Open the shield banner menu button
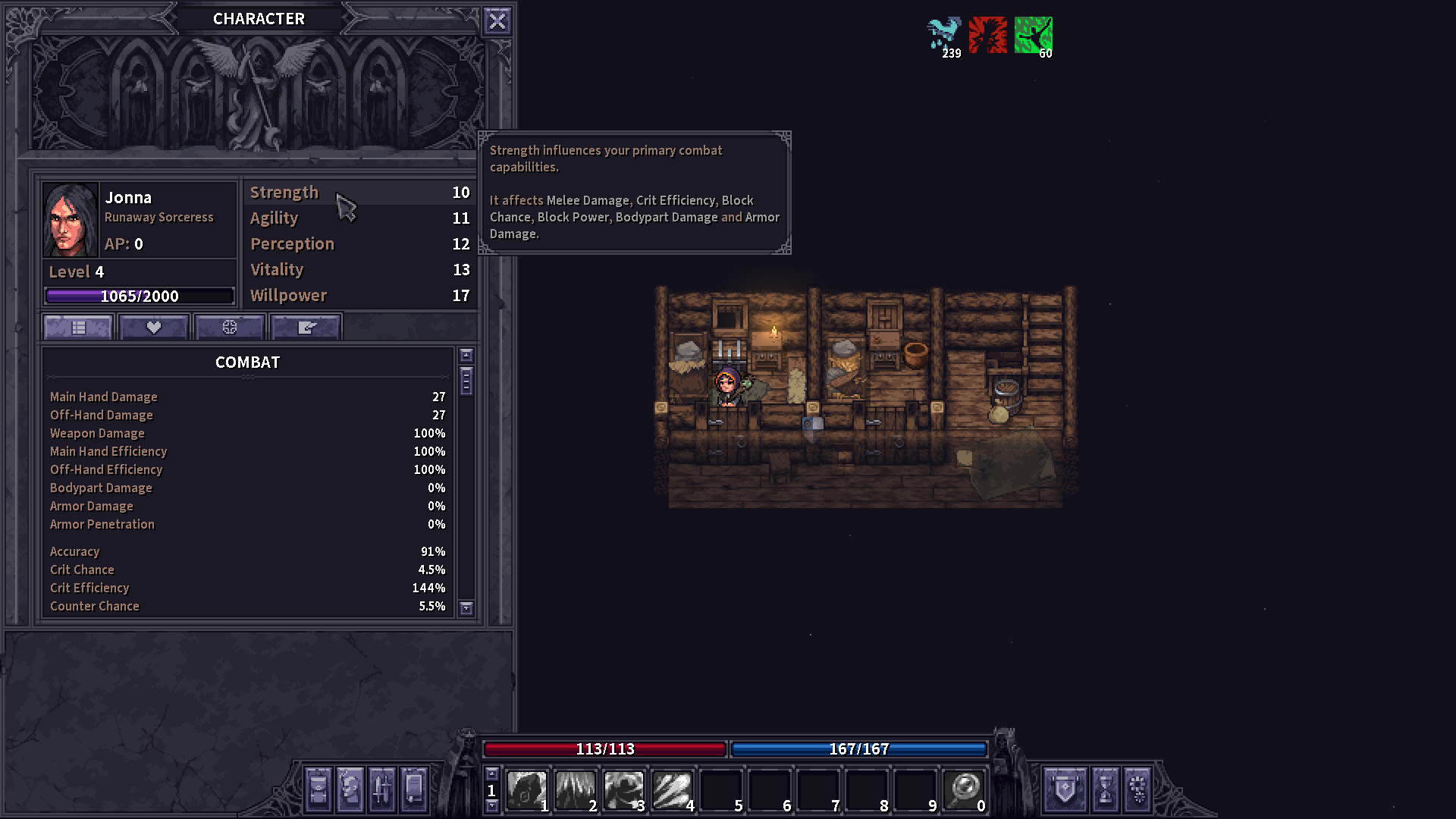 pyautogui.click(x=1065, y=789)
